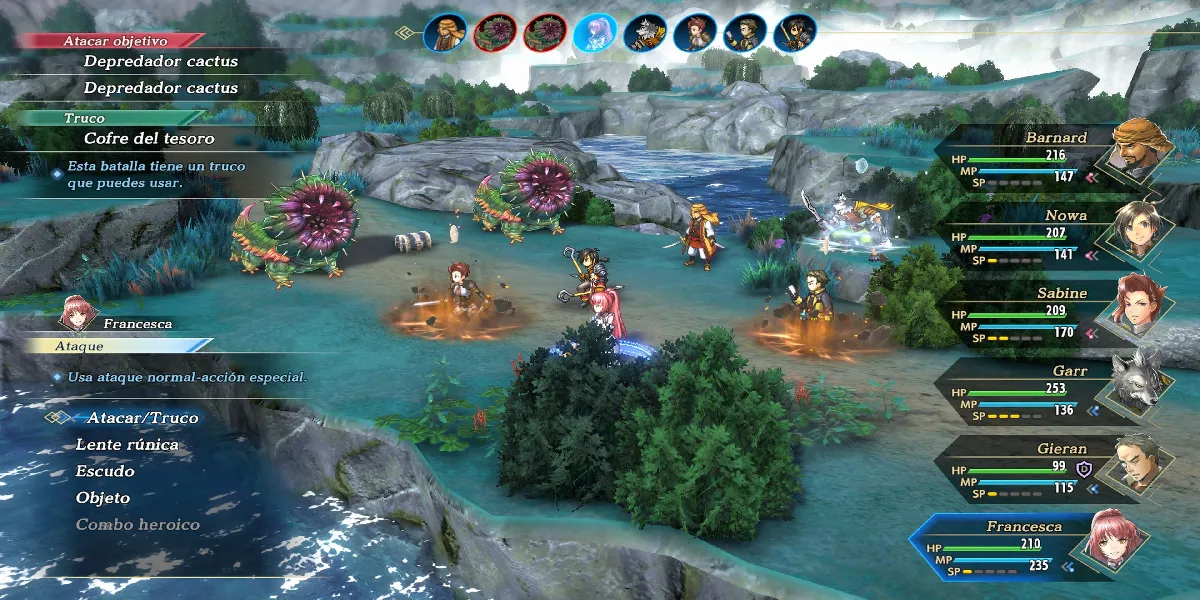
Task: Select the highlighted Francesca turn order portrait
Action: coord(595,33)
